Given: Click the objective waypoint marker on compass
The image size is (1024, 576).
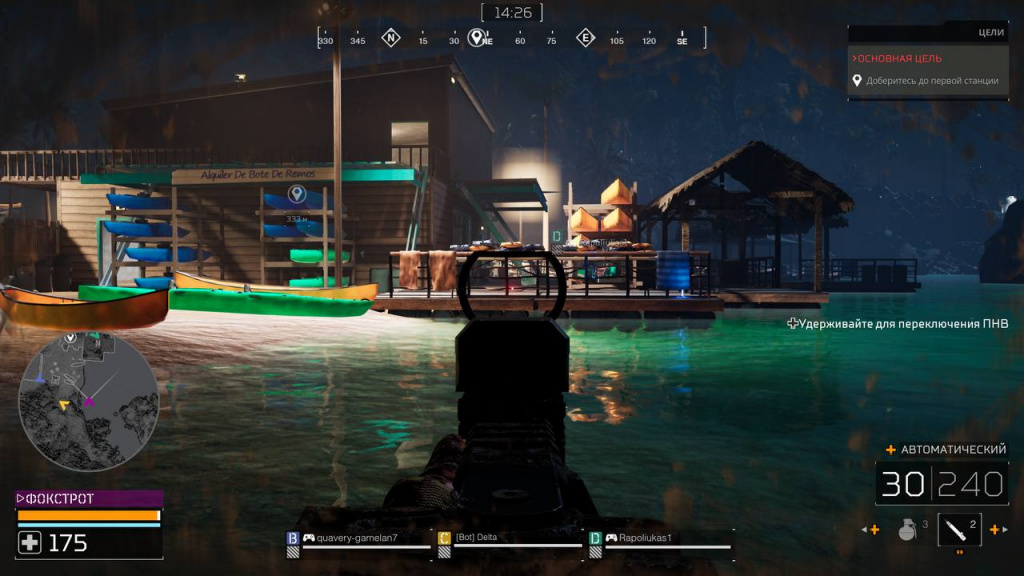Looking at the screenshot, I should click(476, 37).
